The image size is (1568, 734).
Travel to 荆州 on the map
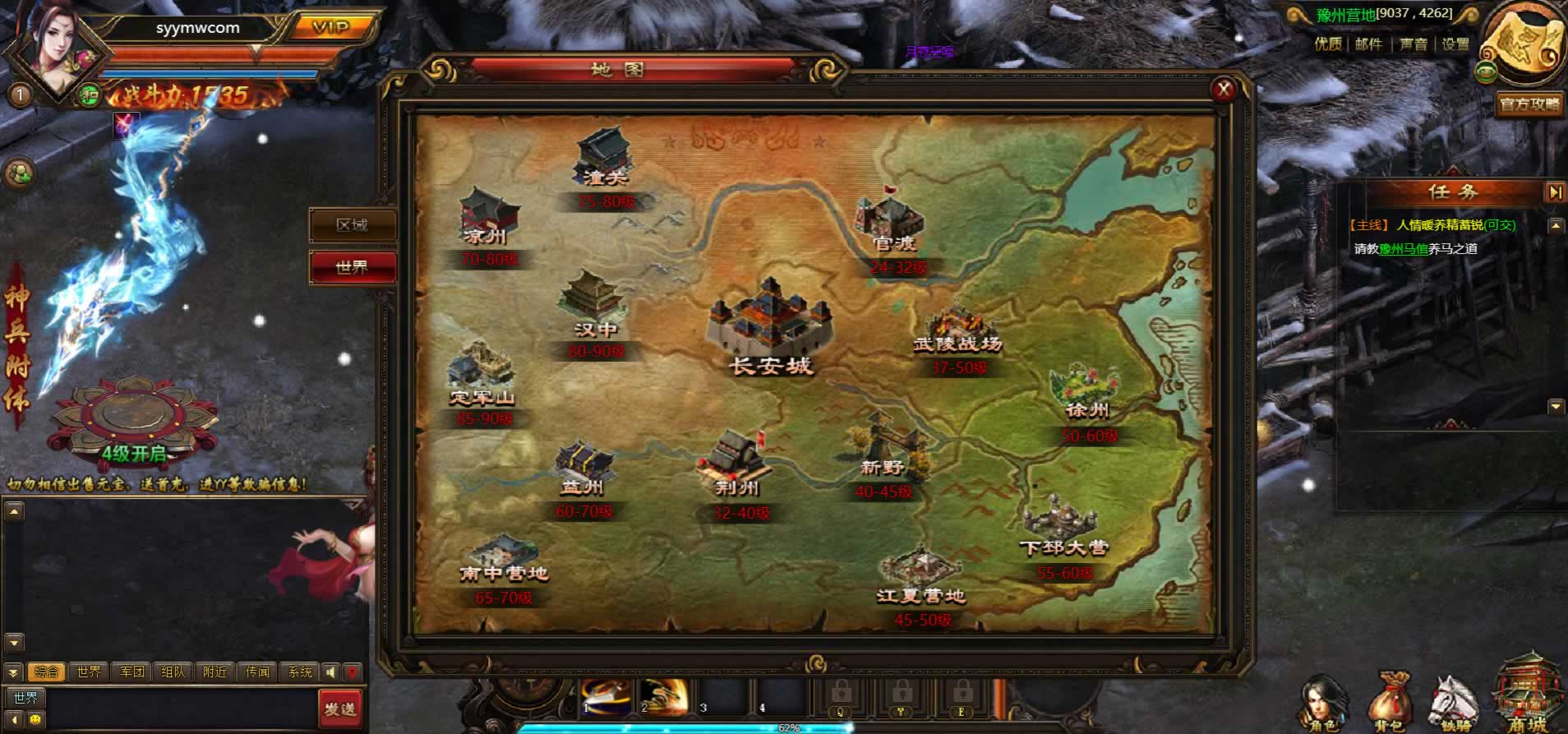click(x=736, y=466)
